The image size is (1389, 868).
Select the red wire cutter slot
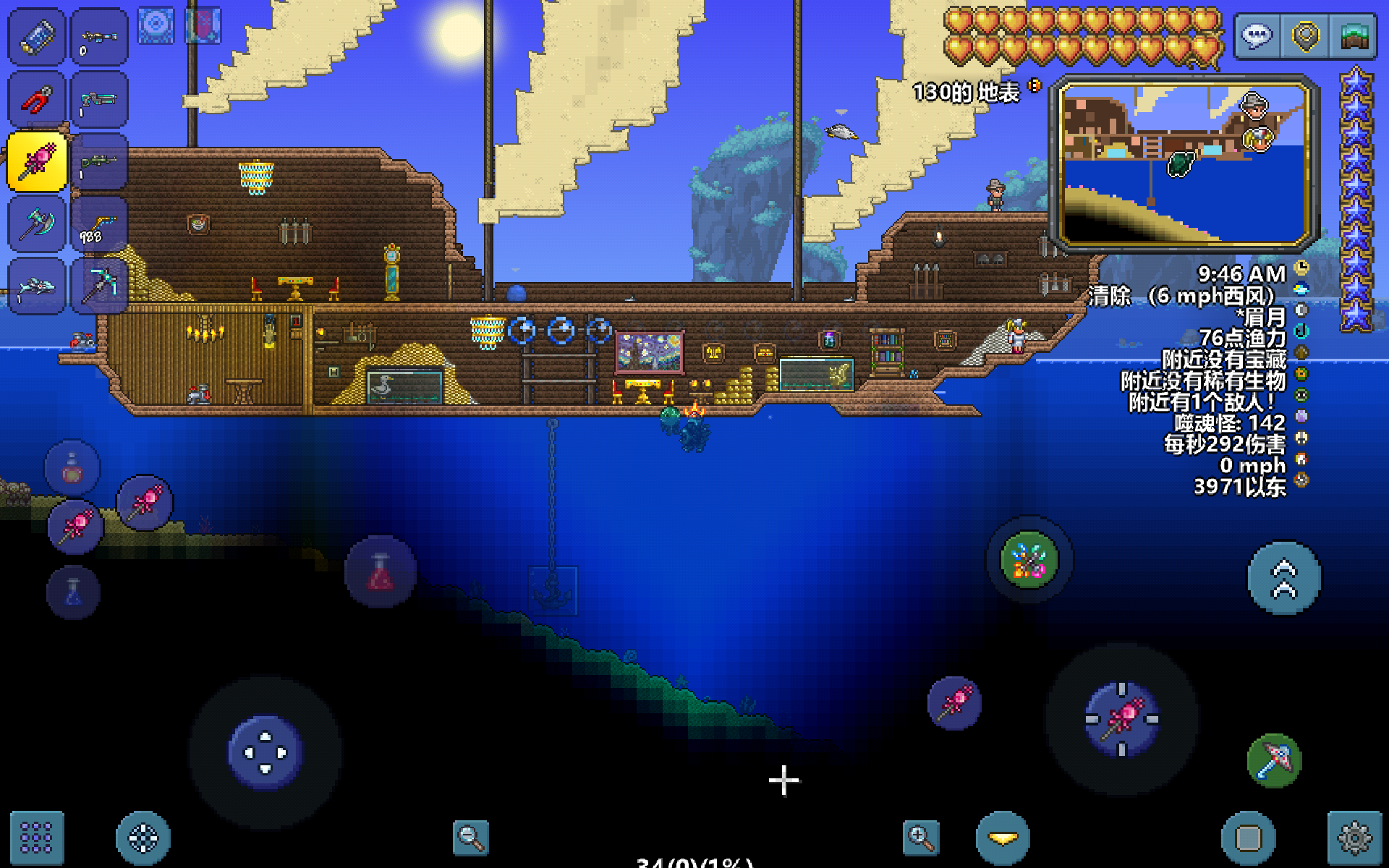36,99
